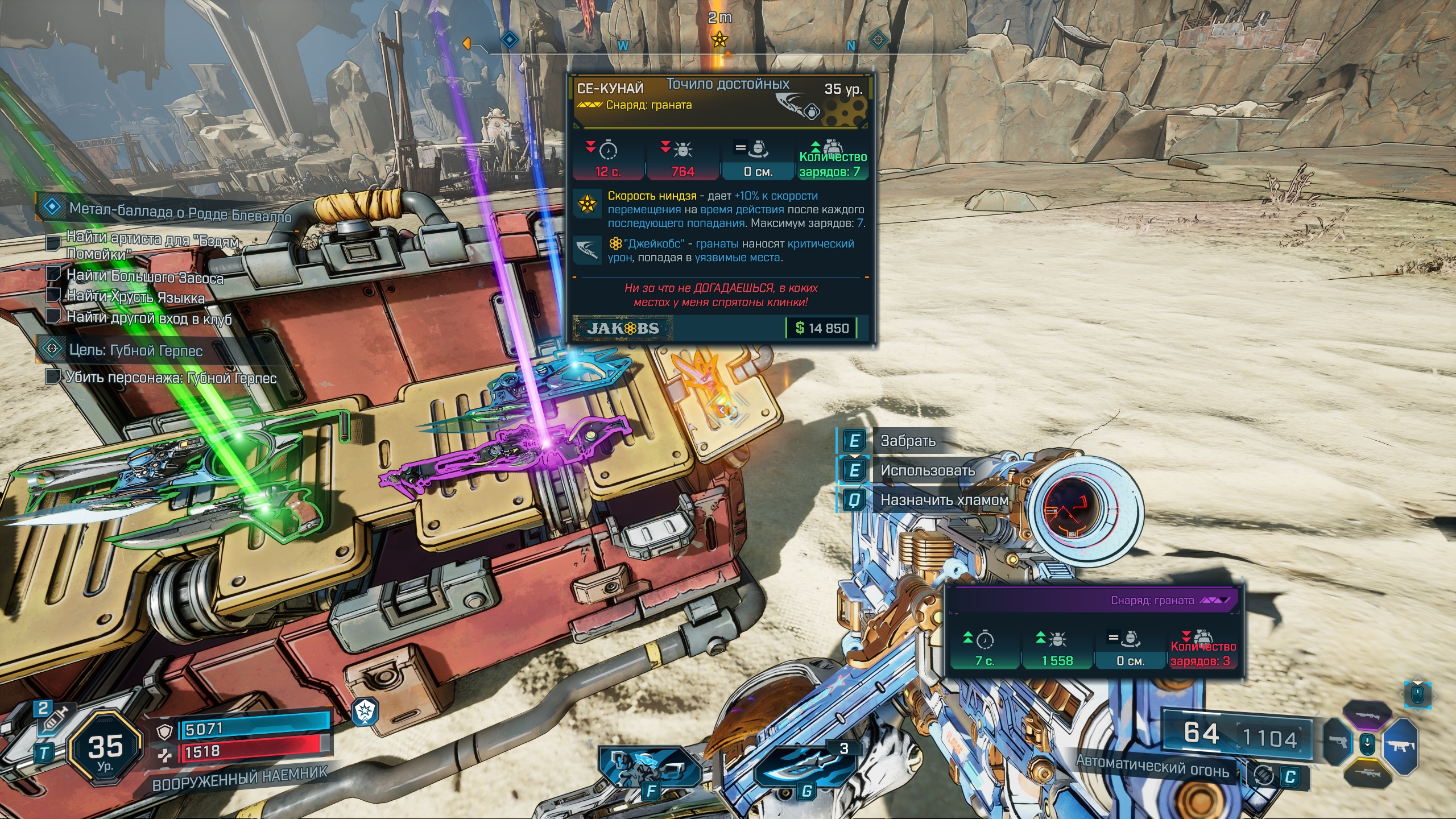Open the Метал-баллада о Родде Блевалло quest
The width and height of the screenshot is (1456, 819).
tap(180, 211)
